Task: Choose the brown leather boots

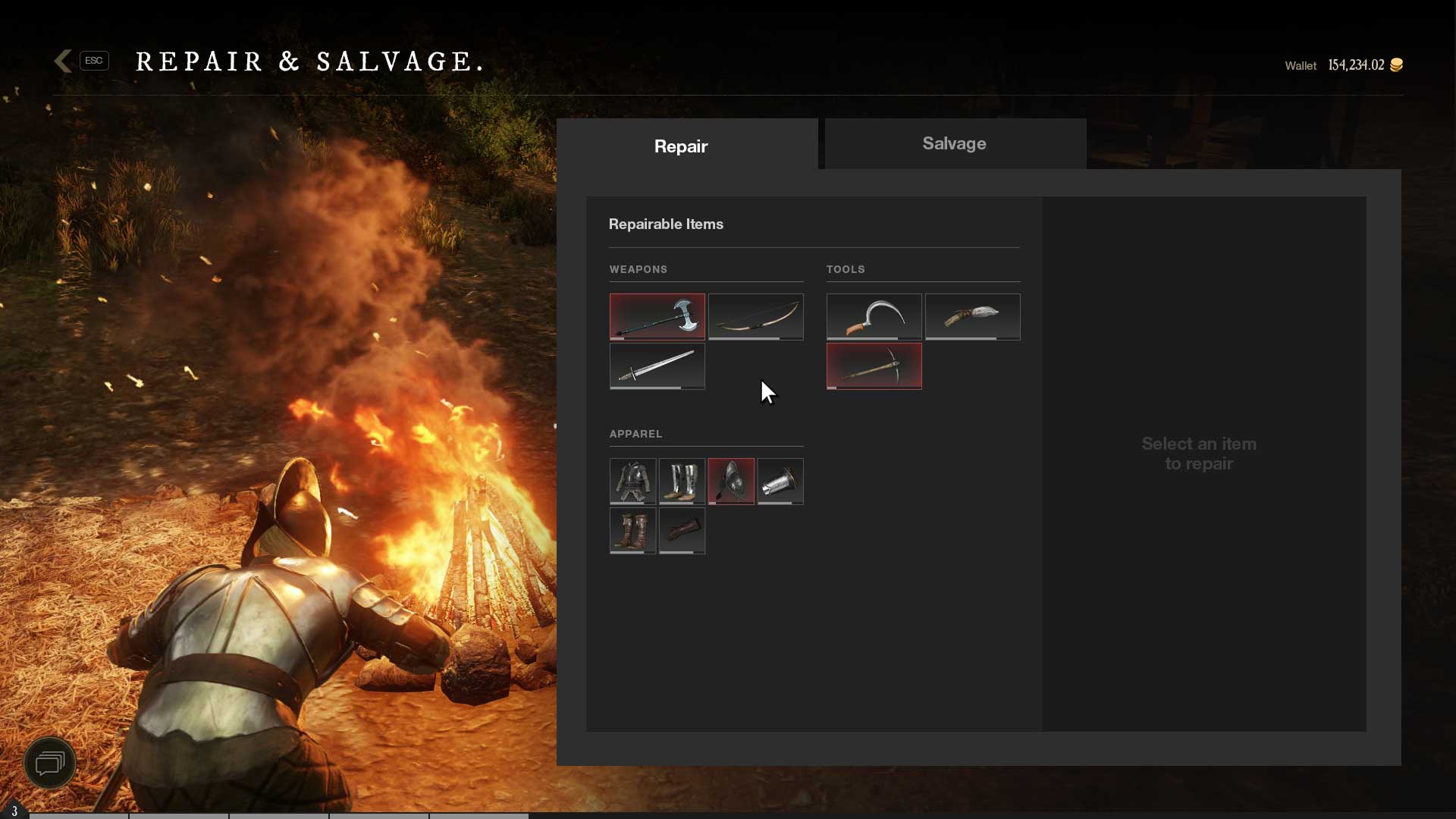Action: click(x=632, y=530)
